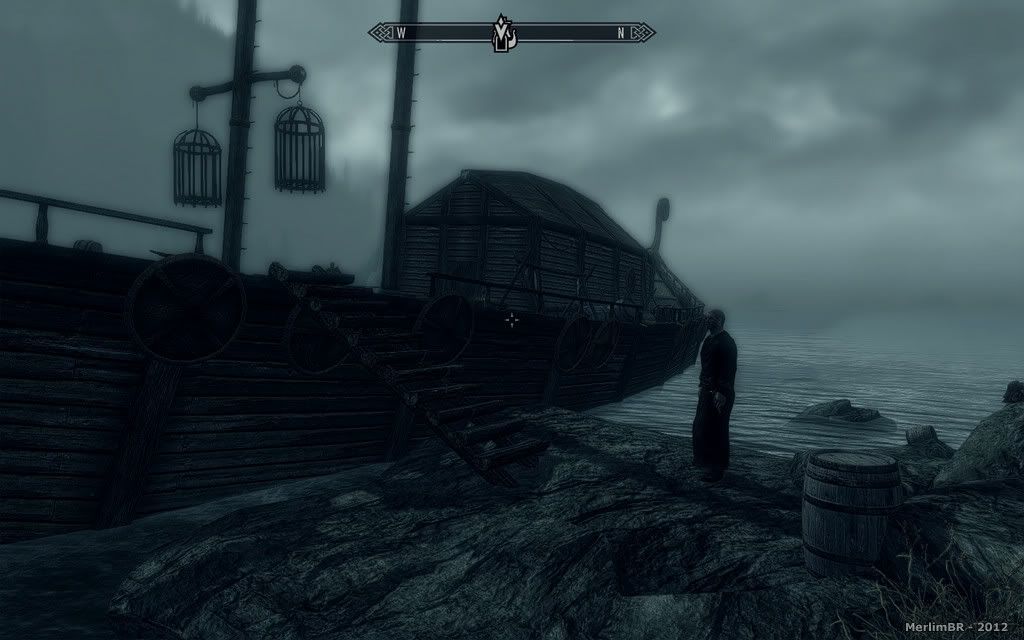Image resolution: width=1024 pixels, height=640 pixels.
Task: Click the quest marker on the compass
Action: coord(501,35)
